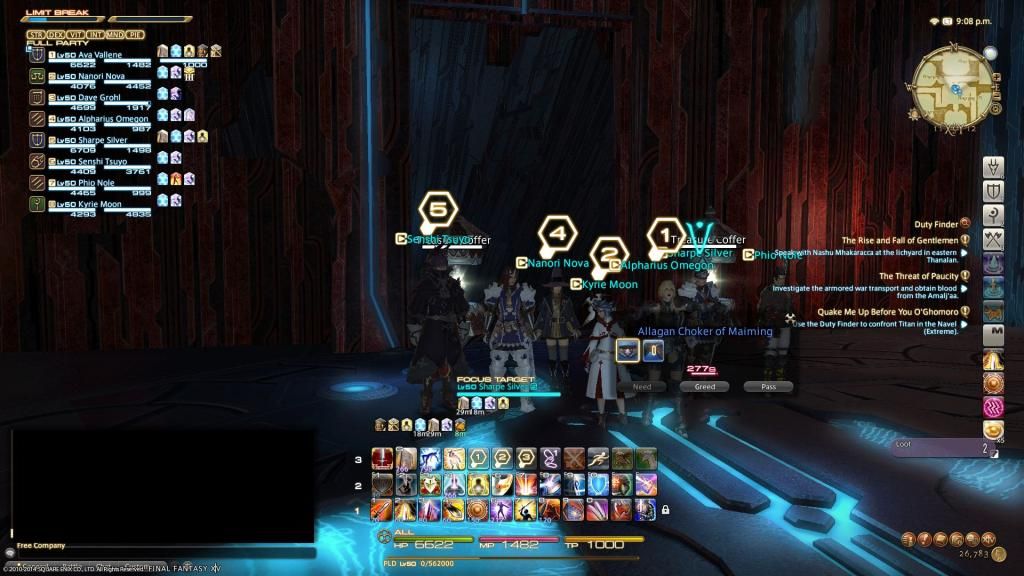Click the greyed-out Need button
The image size is (1024, 576).
pyautogui.click(x=642, y=386)
